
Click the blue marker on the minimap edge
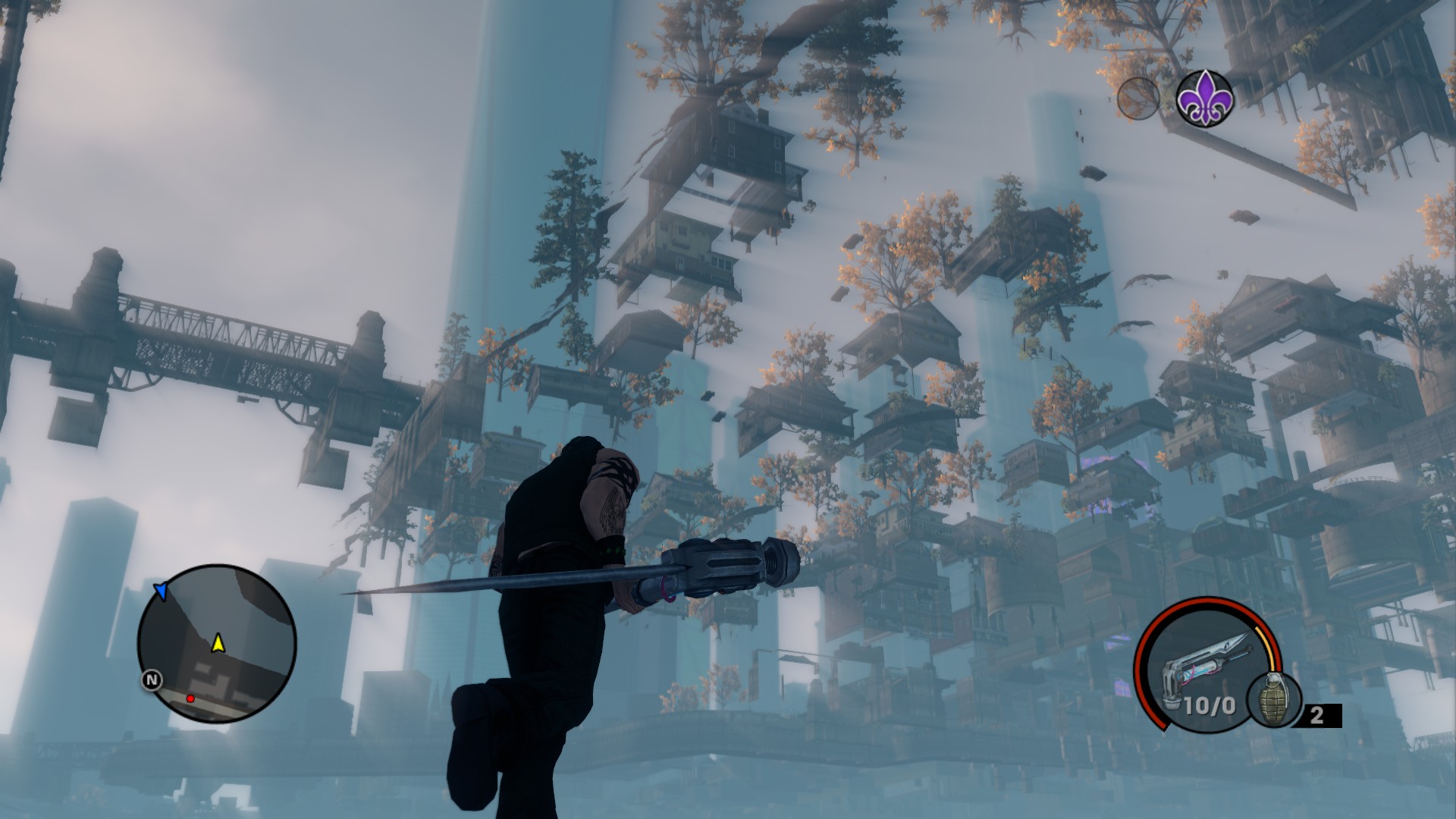161,591
